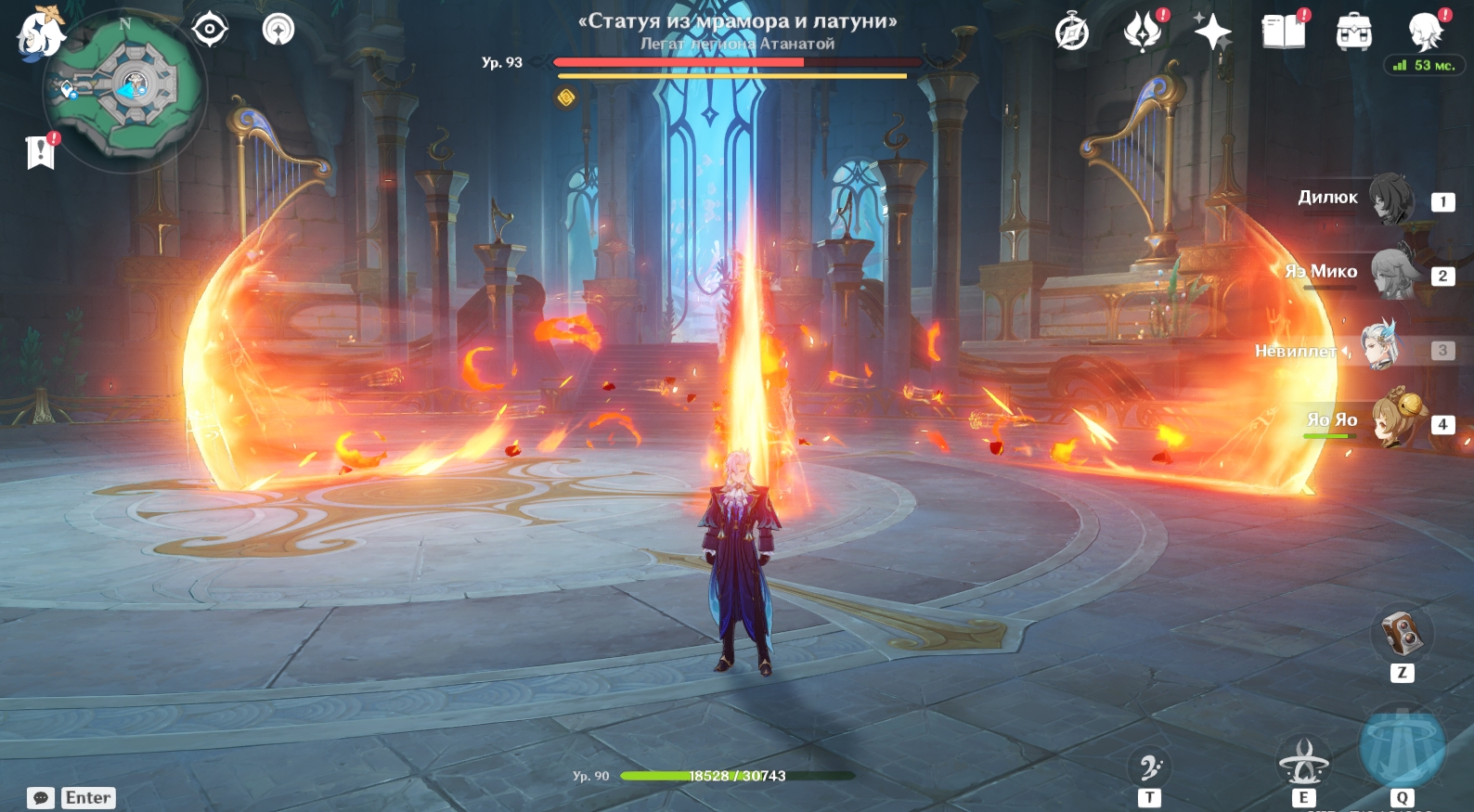Click the quest log exclamation bookmark
This screenshot has width=1474, height=812.
point(41,152)
